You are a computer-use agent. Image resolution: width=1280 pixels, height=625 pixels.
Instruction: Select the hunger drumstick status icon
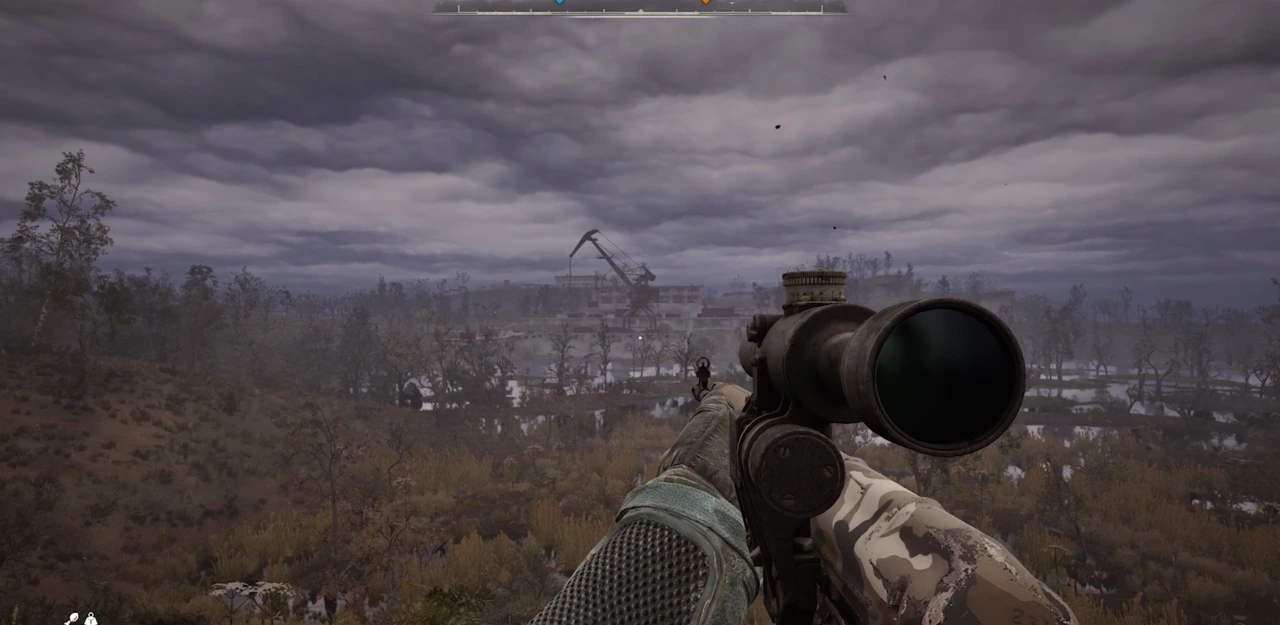(73, 619)
